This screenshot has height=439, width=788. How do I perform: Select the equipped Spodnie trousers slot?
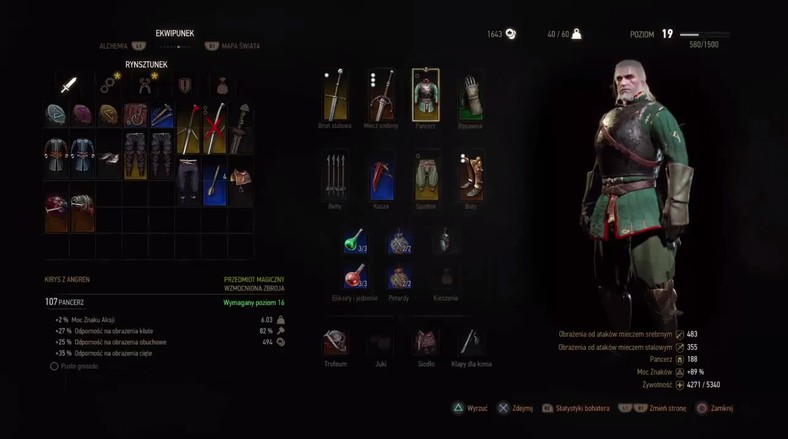(426, 176)
